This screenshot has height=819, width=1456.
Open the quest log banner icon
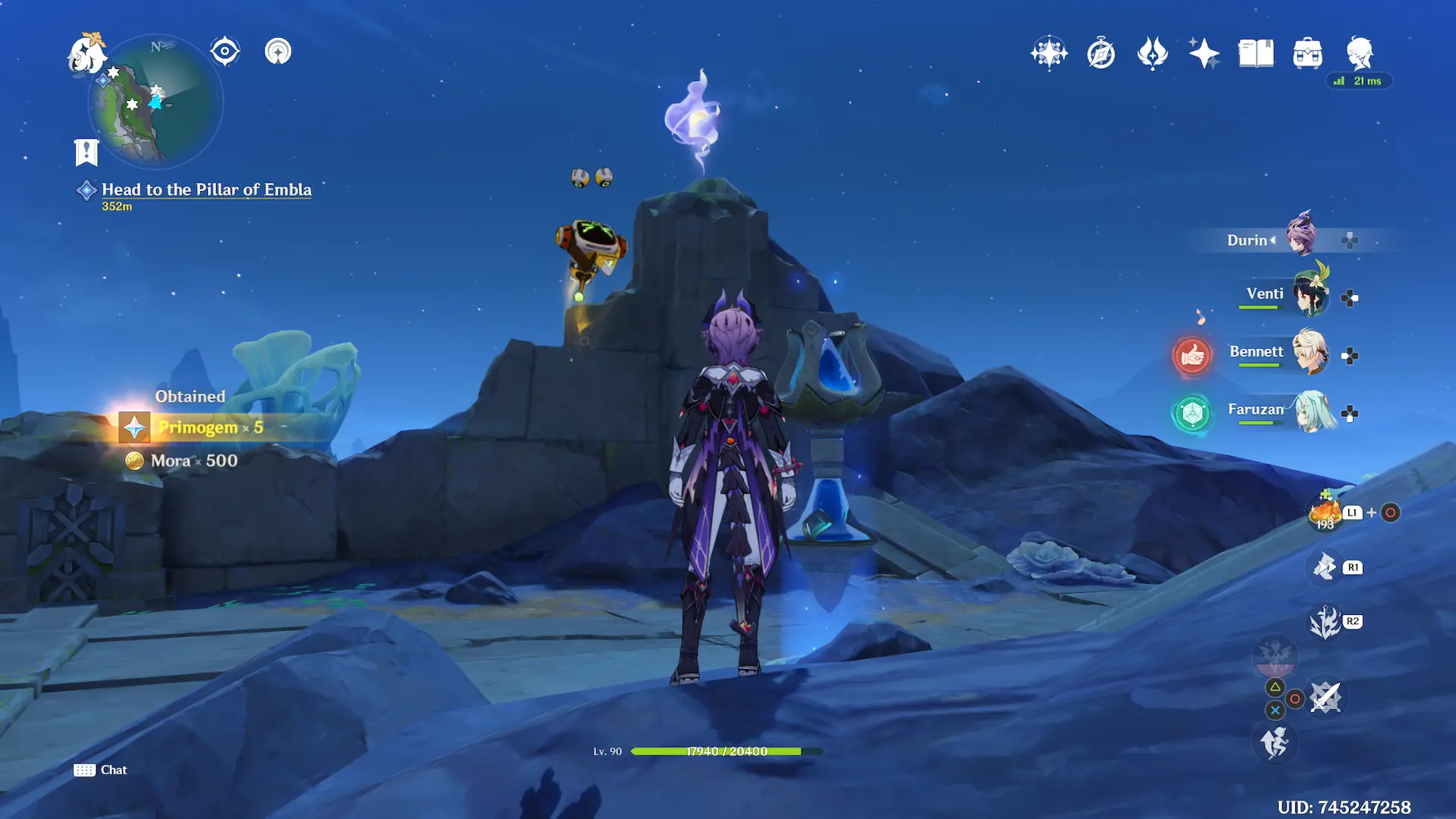click(86, 152)
